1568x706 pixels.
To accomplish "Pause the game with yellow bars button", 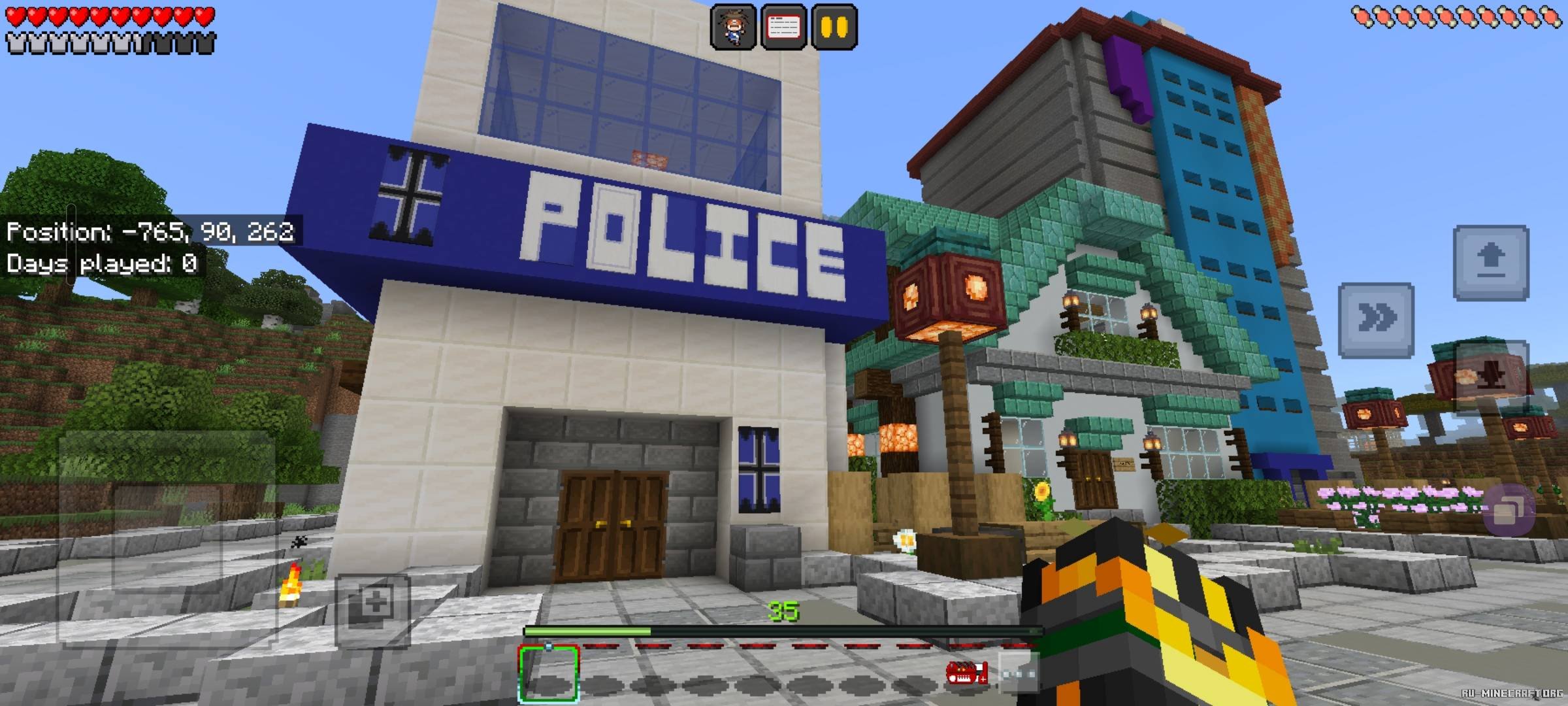I will (x=834, y=26).
